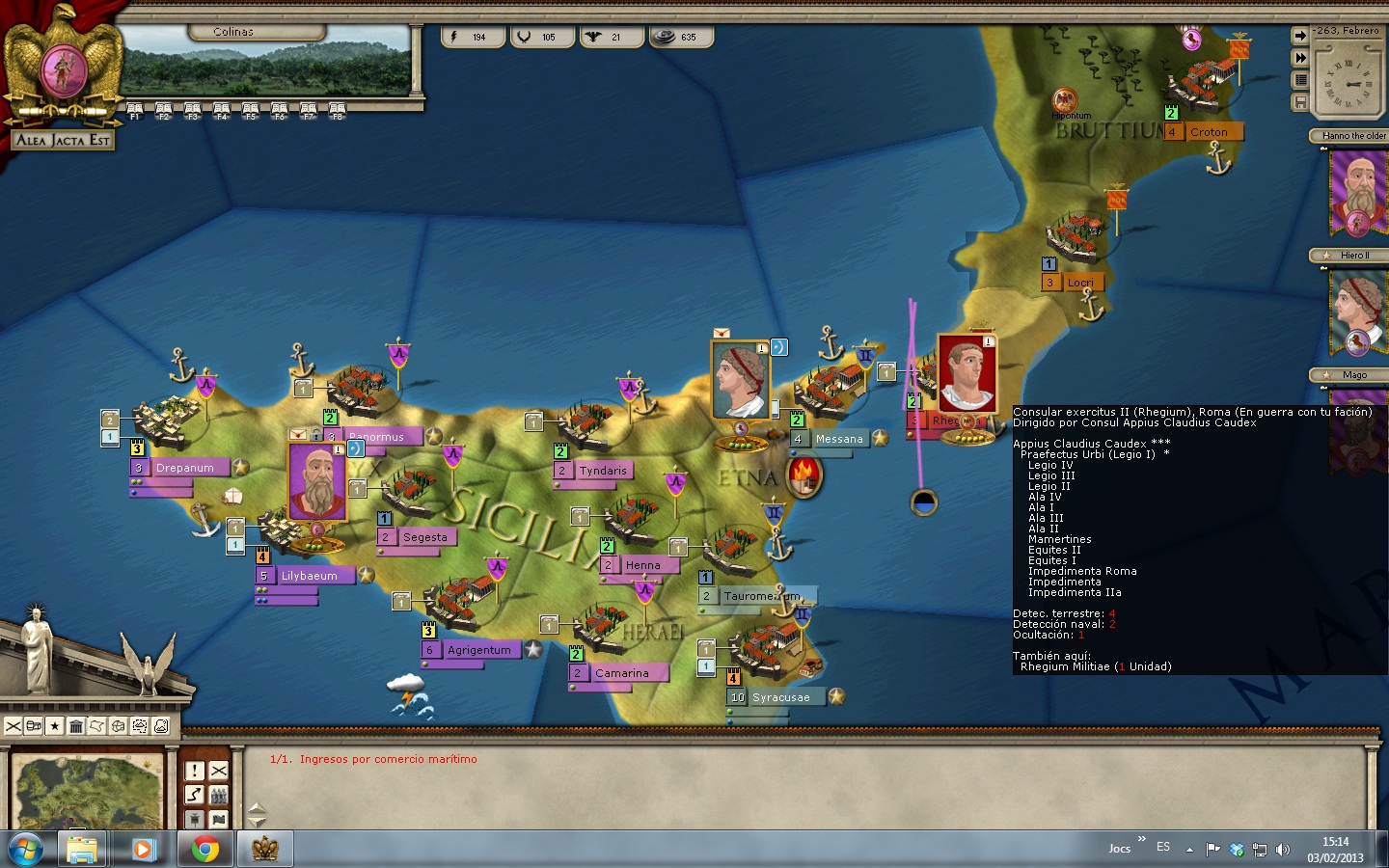This screenshot has width=1389, height=868.
Task: Toggle the temple building map filter
Action: pos(76,726)
